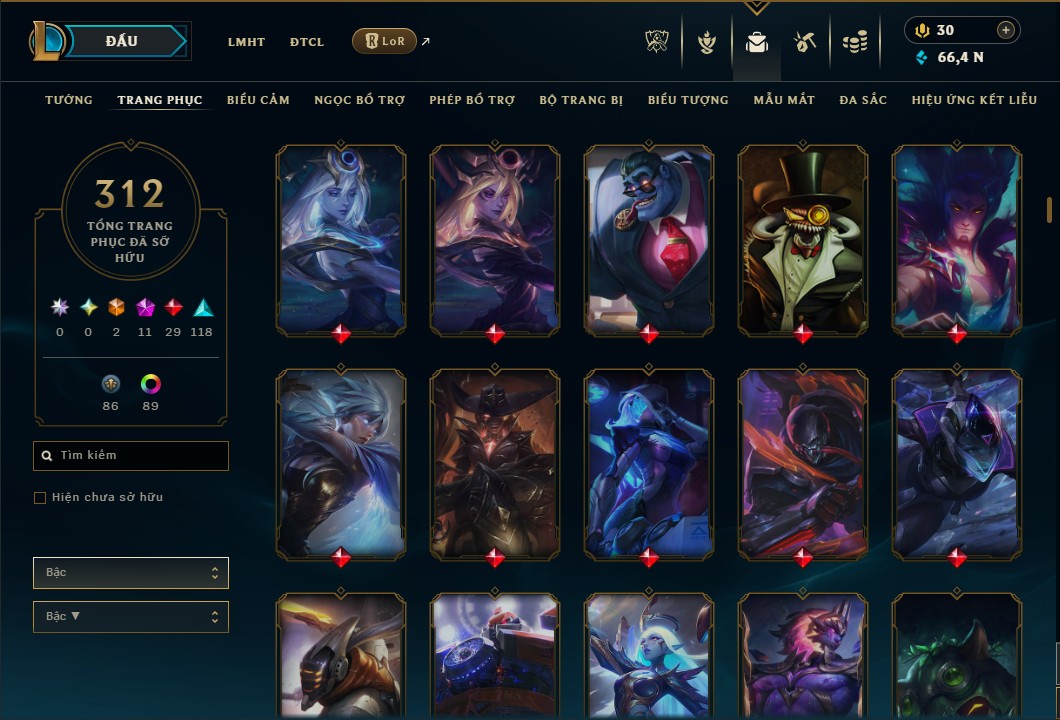Open the BIỂU CẢM tab

click(x=258, y=100)
